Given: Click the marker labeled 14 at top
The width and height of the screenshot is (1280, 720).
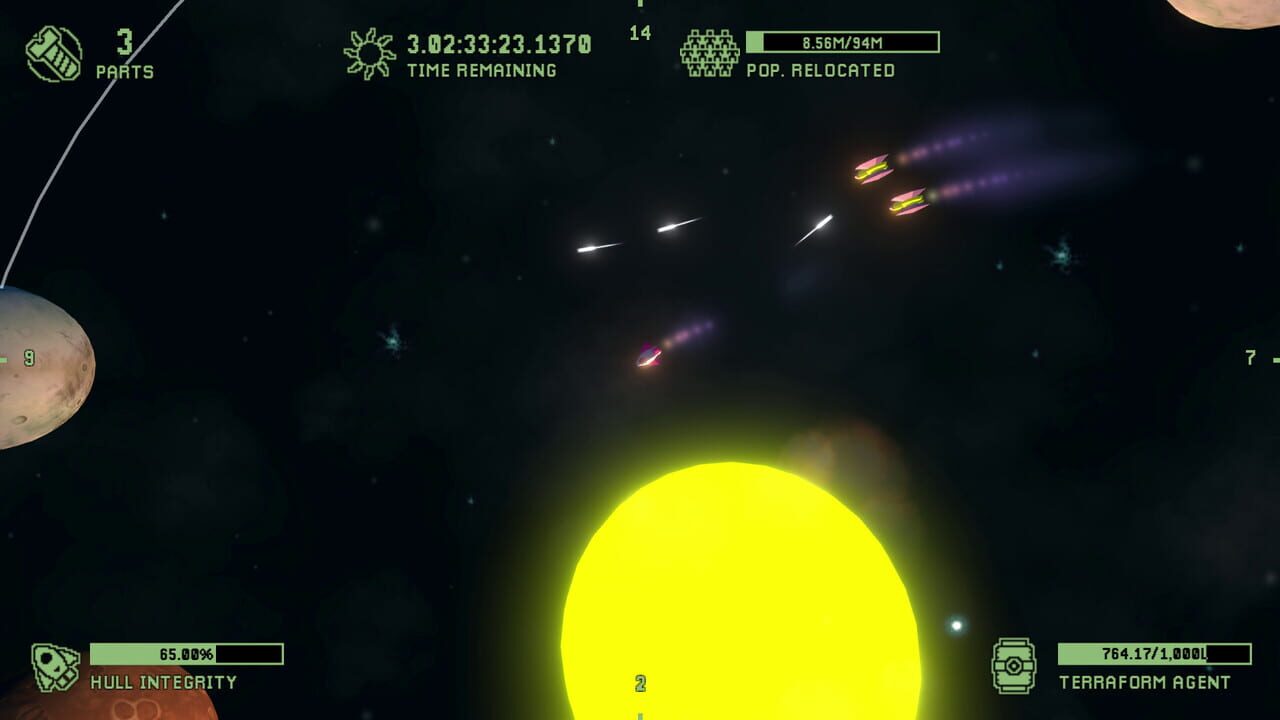Looking at the screenshot, I should pos(639,32).
